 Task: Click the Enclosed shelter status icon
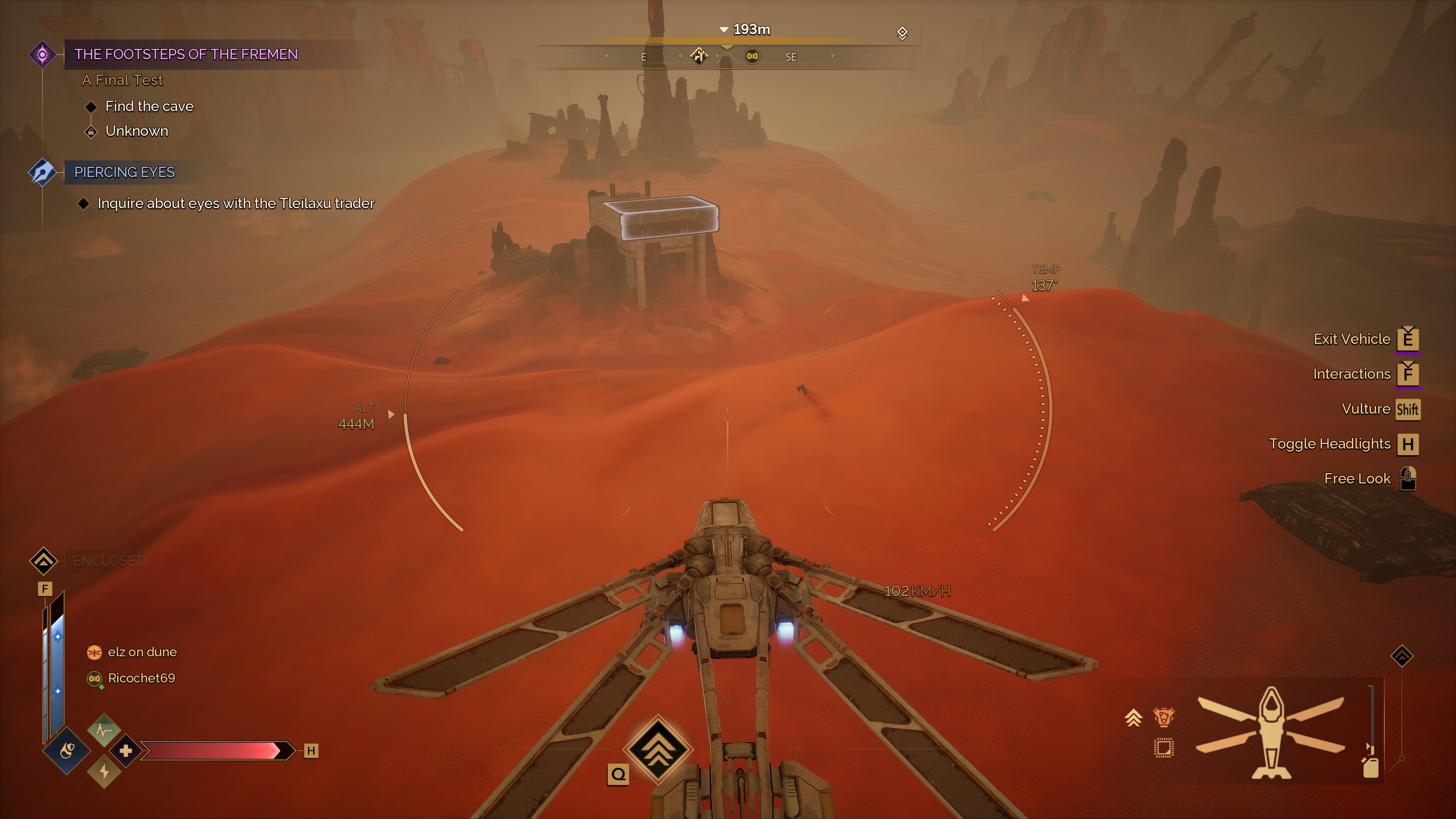pos(44,561)
